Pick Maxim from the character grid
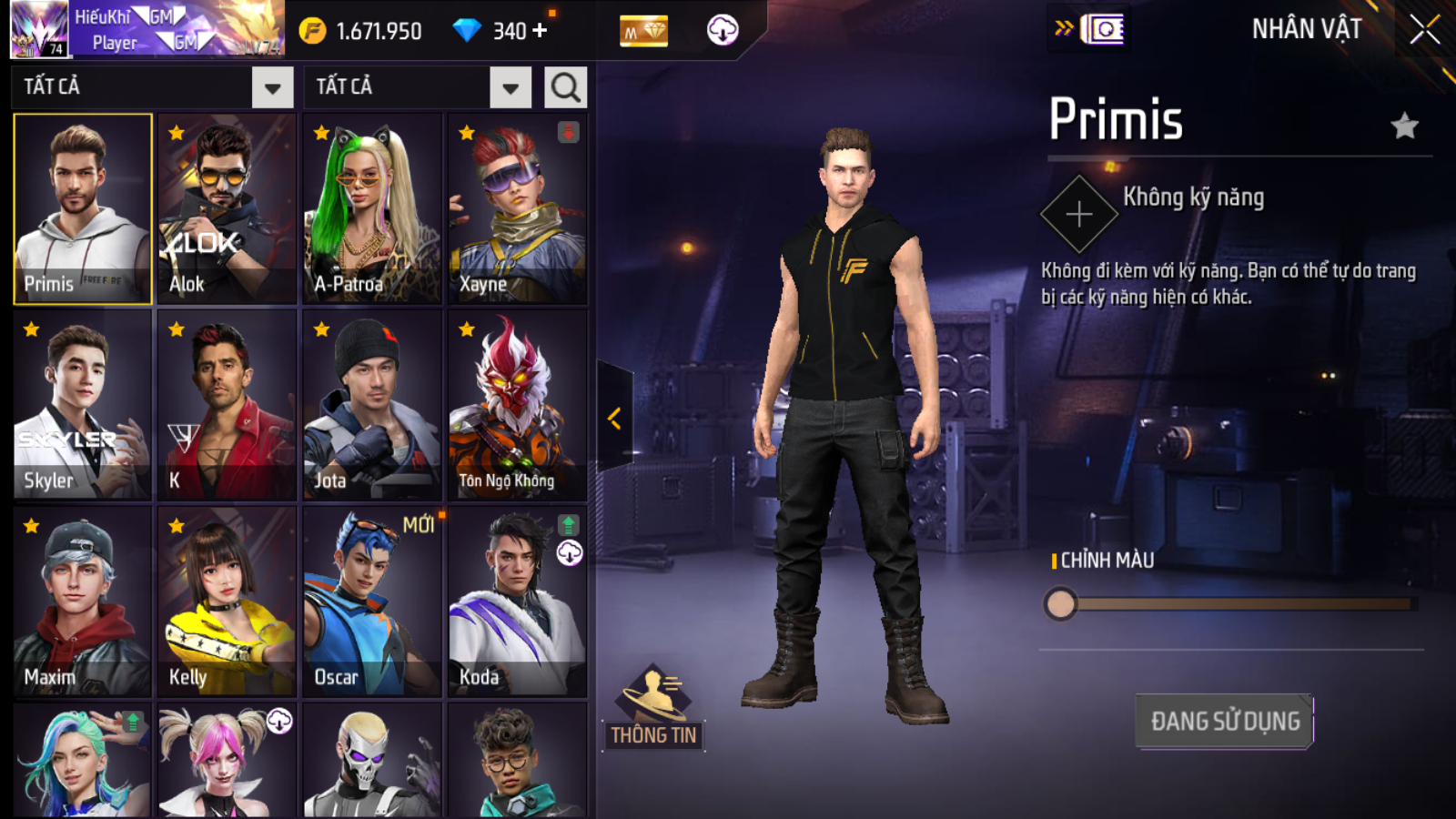Viewport: 1456px width, 819px height. coord(82,602)
